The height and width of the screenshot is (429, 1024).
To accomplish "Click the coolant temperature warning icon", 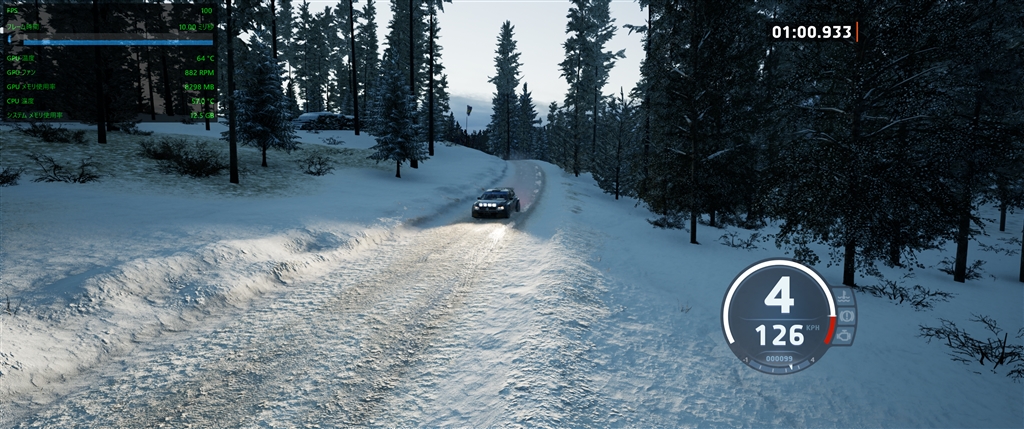I will click(845, 297).
